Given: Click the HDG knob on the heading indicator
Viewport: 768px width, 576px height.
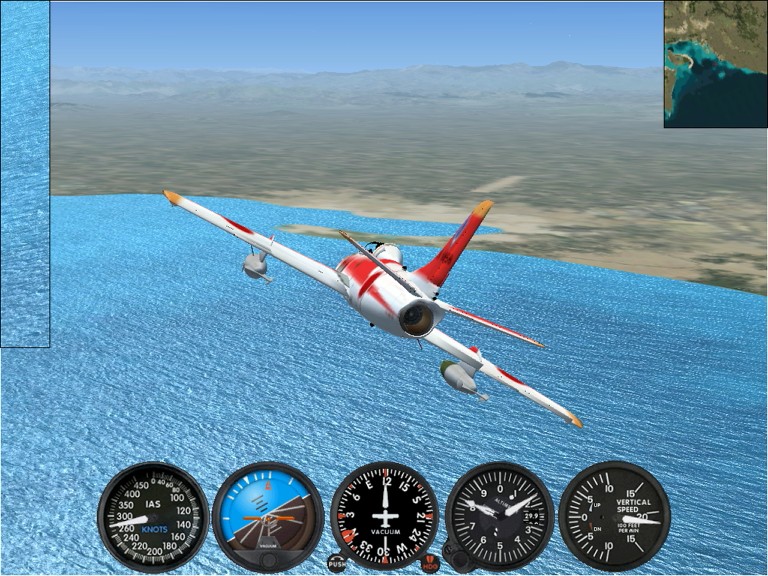Looking at the screenshot, I should 430,563.
